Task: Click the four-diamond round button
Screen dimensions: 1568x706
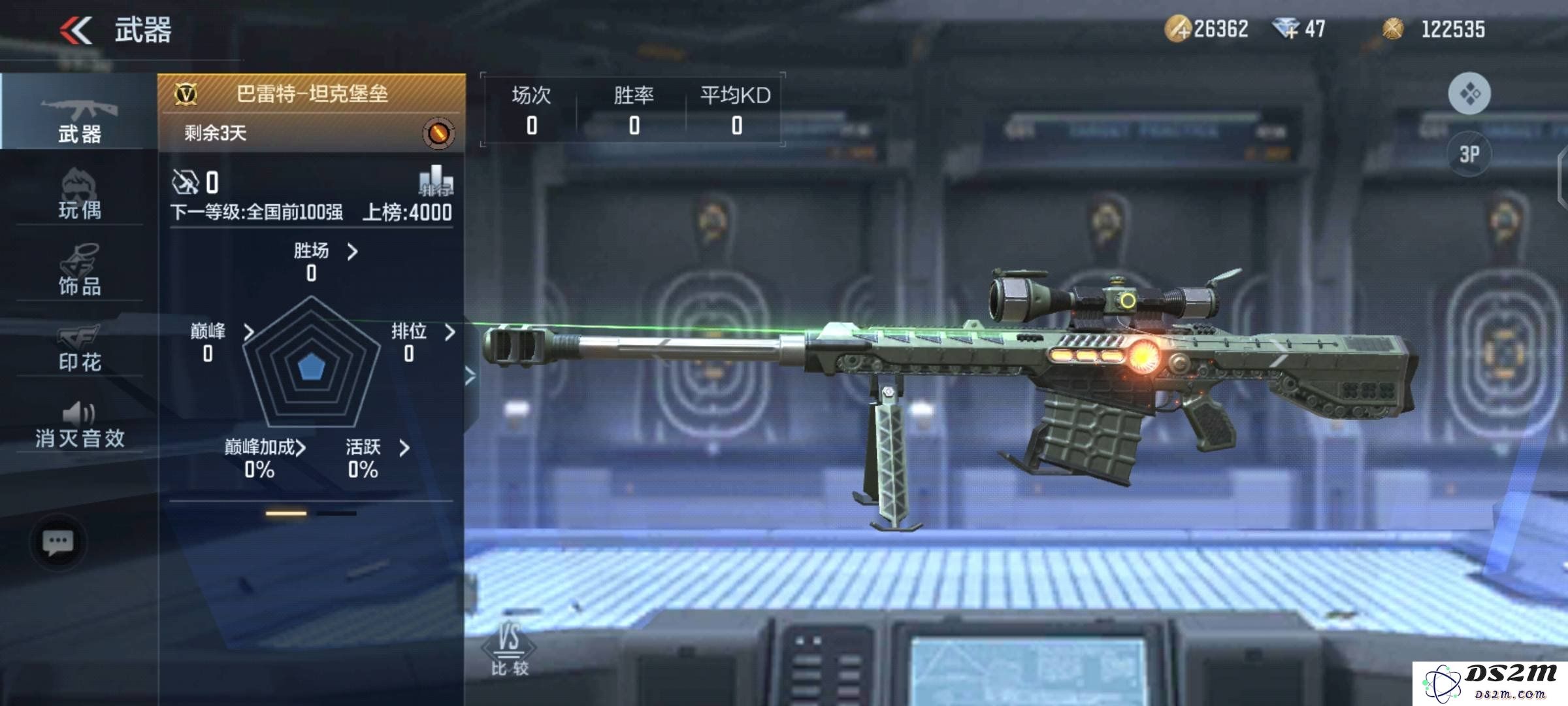Action: point(1469,93)
